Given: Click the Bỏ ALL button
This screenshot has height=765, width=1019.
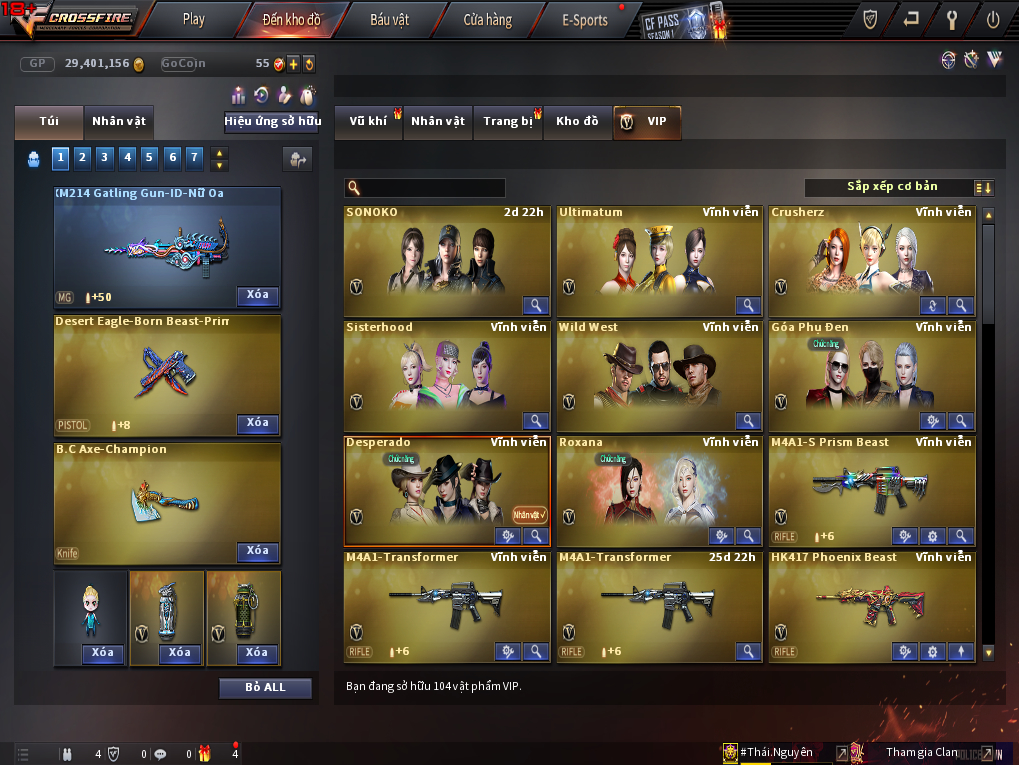Looking at the screenshot, I should point(265,688).
